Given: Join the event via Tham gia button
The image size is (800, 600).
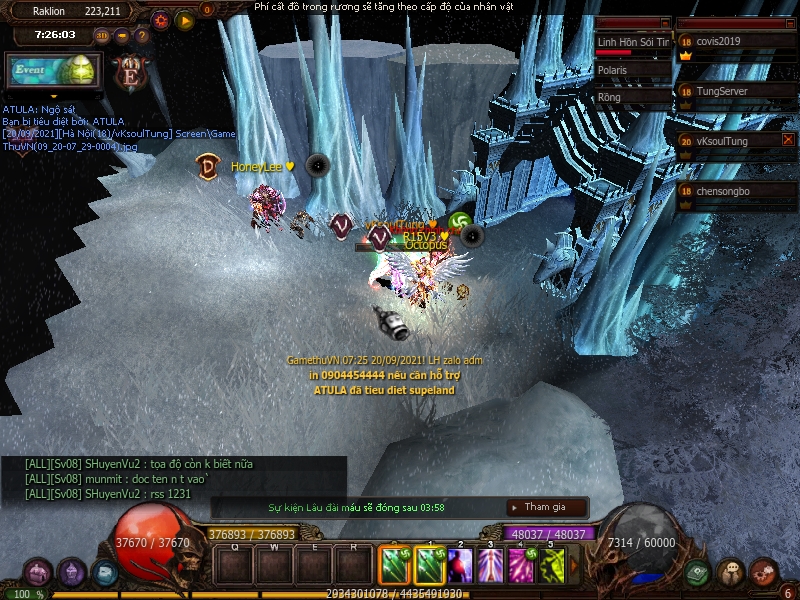Looking at the screenshot, I should (x=546, y=507).
